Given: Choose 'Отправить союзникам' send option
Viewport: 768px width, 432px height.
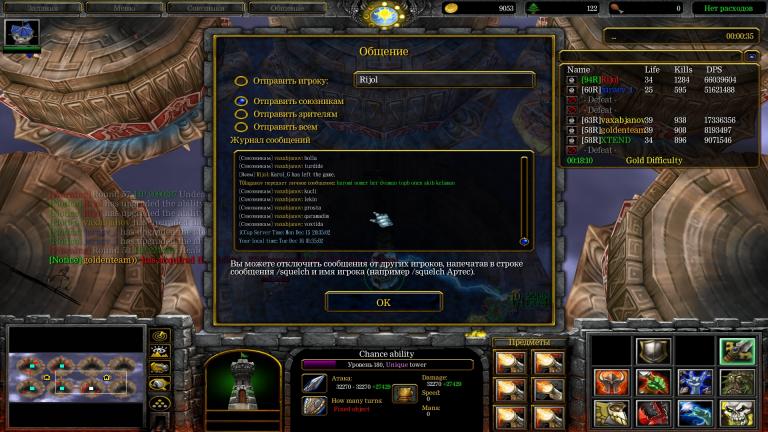Looking at the screenshot, I should pyautogui.click(x=241, y=101).
